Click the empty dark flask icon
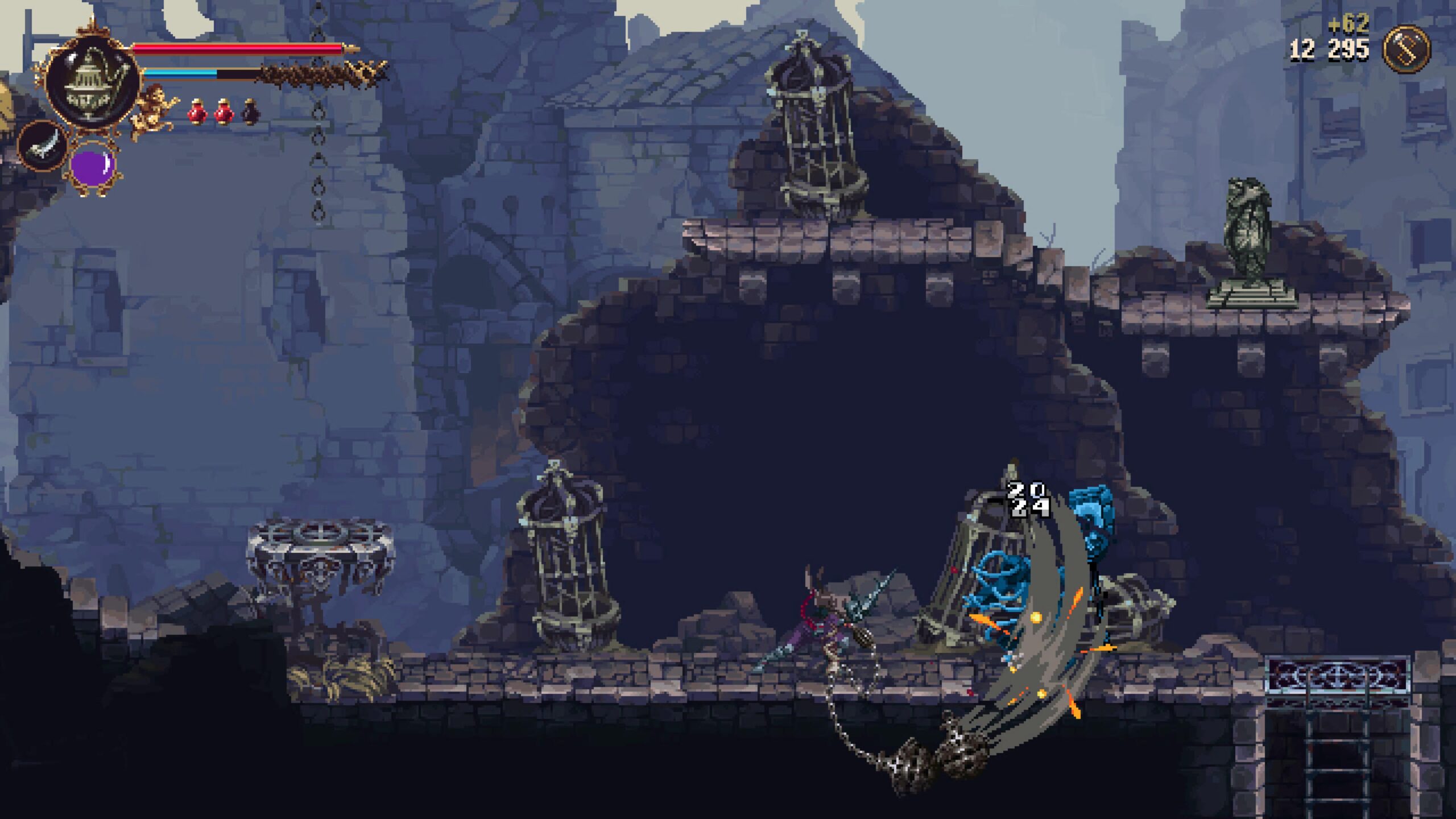1456x819 pixels. click(x=250, y=111)
